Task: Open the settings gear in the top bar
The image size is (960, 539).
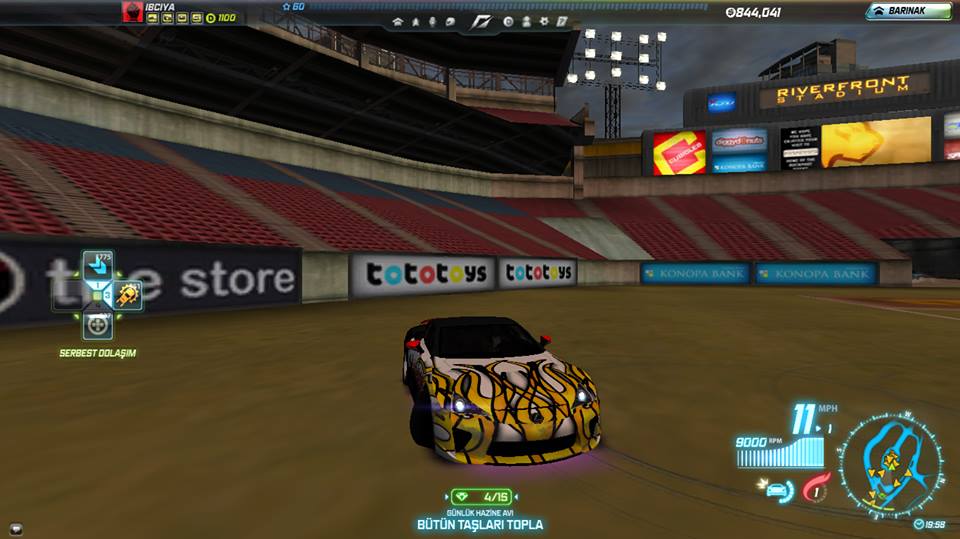Action: 543,21
